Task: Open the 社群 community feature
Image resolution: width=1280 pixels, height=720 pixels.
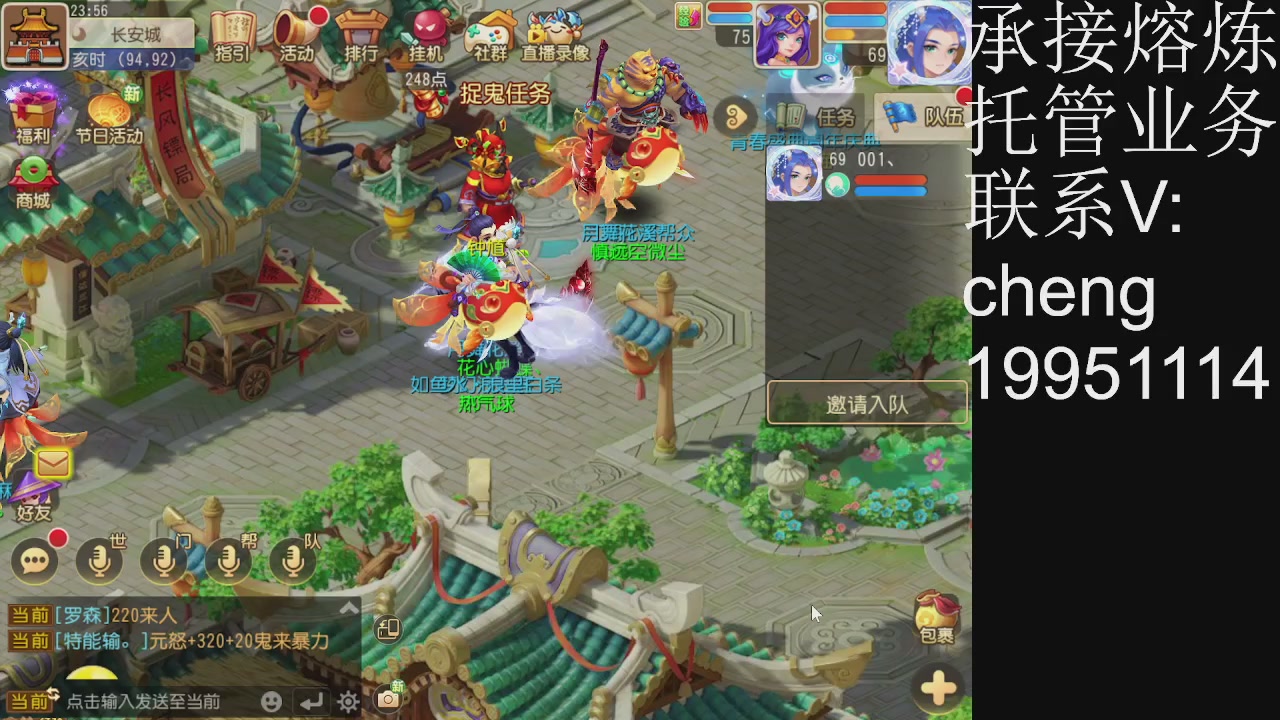Action: pyautogui.click(x=487, y=35)
